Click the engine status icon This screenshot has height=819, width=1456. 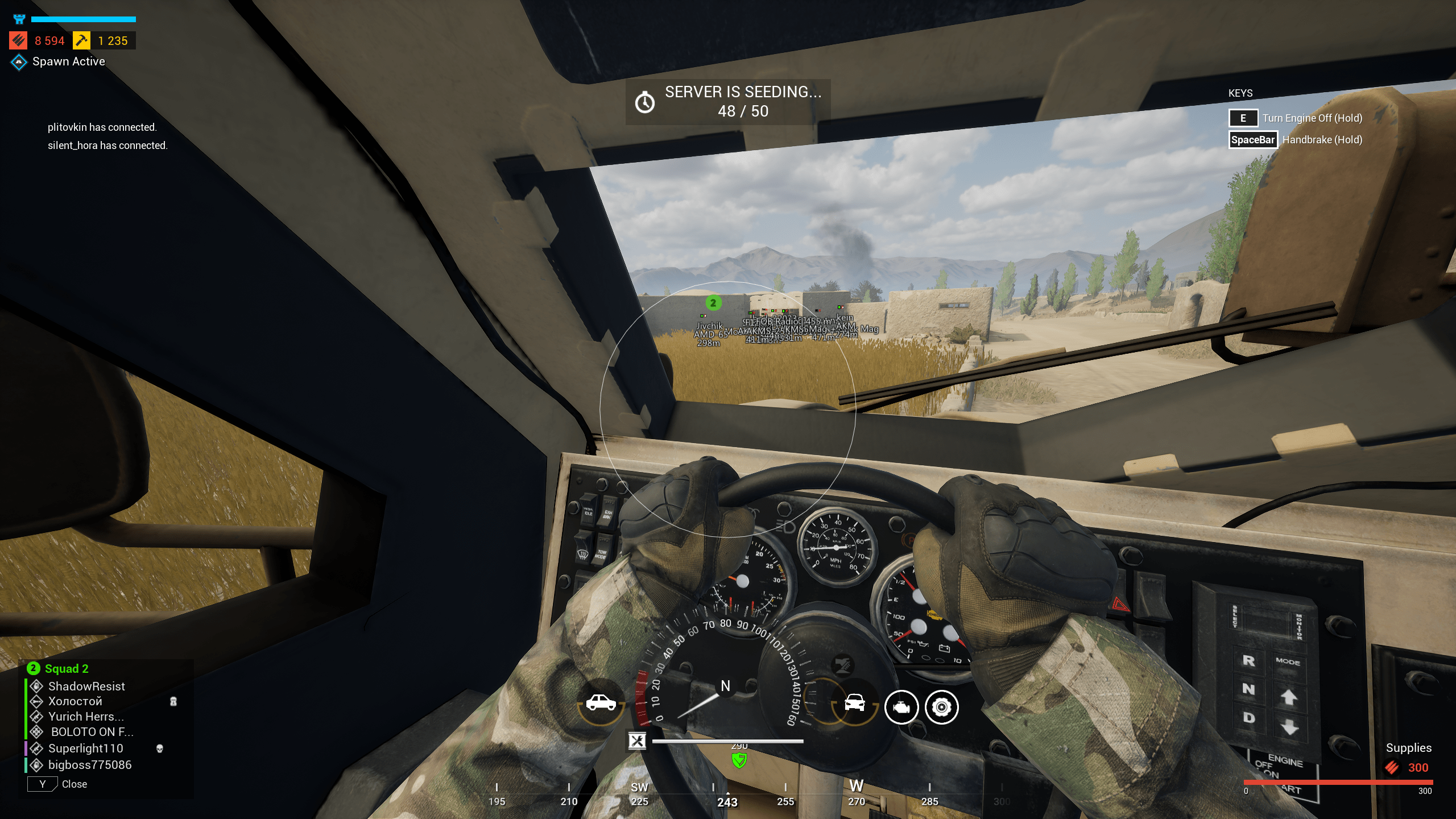click(901, 708)
